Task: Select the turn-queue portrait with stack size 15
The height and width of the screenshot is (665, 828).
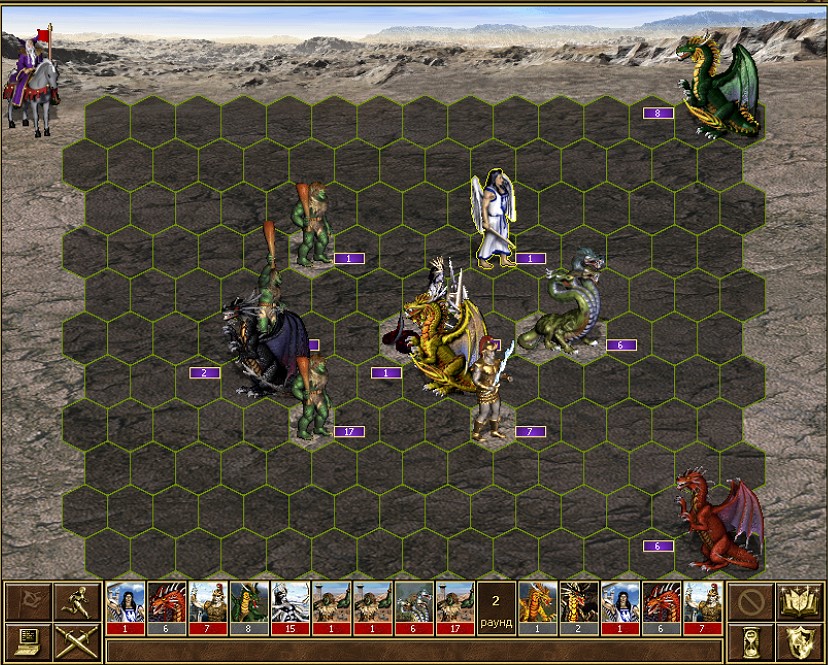Action: coord(290,607)
